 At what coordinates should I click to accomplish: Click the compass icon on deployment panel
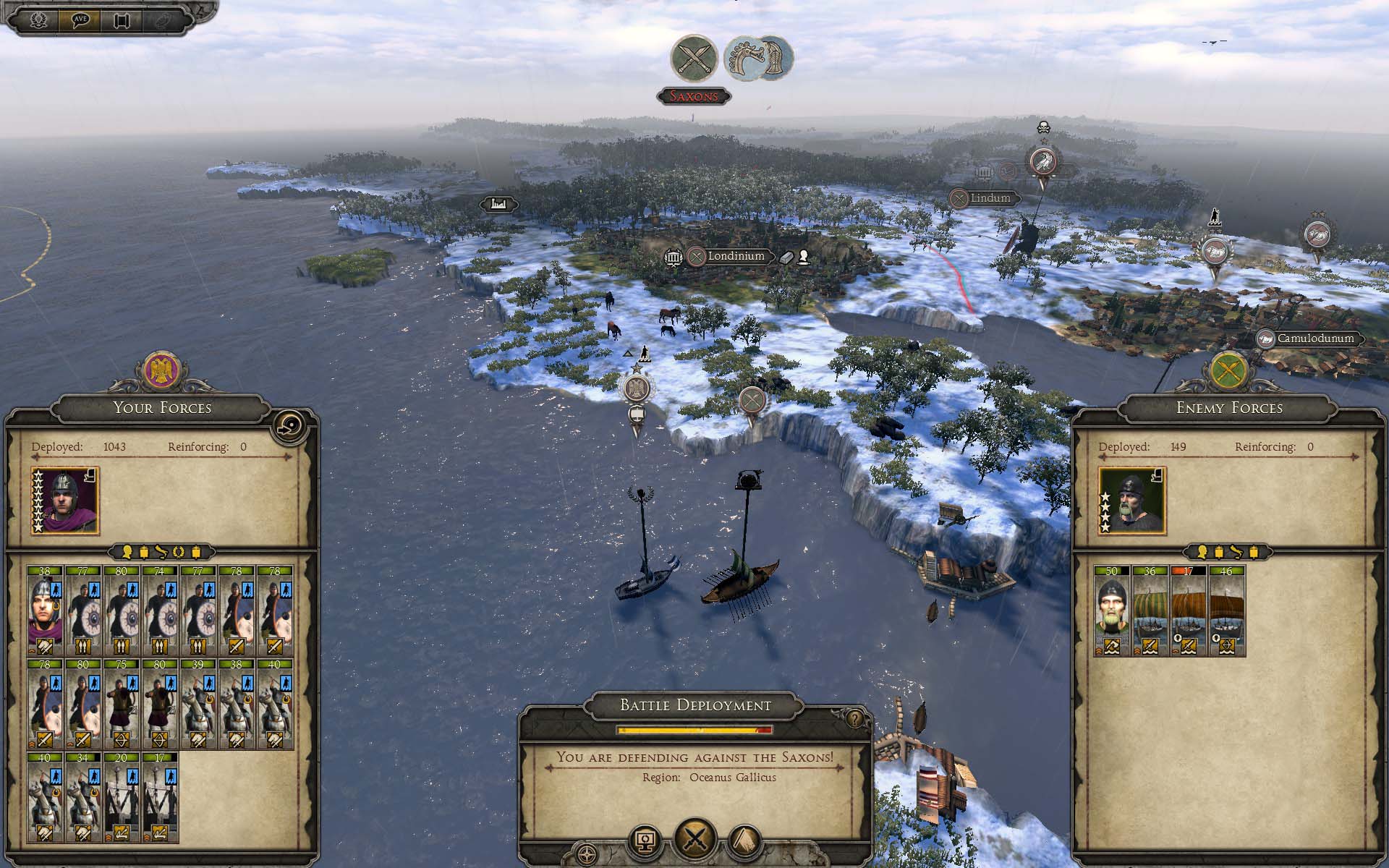tap(587, 854)
